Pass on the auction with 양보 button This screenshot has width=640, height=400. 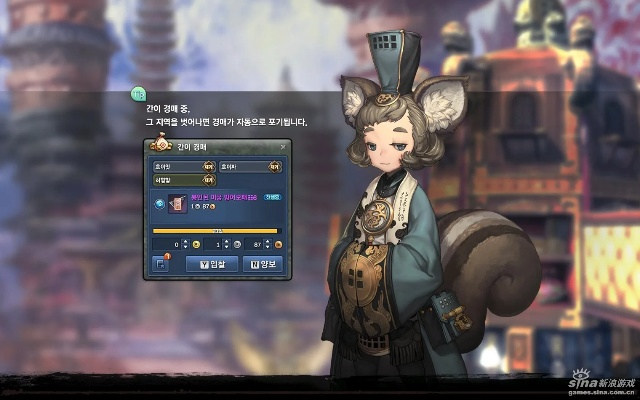262,264
